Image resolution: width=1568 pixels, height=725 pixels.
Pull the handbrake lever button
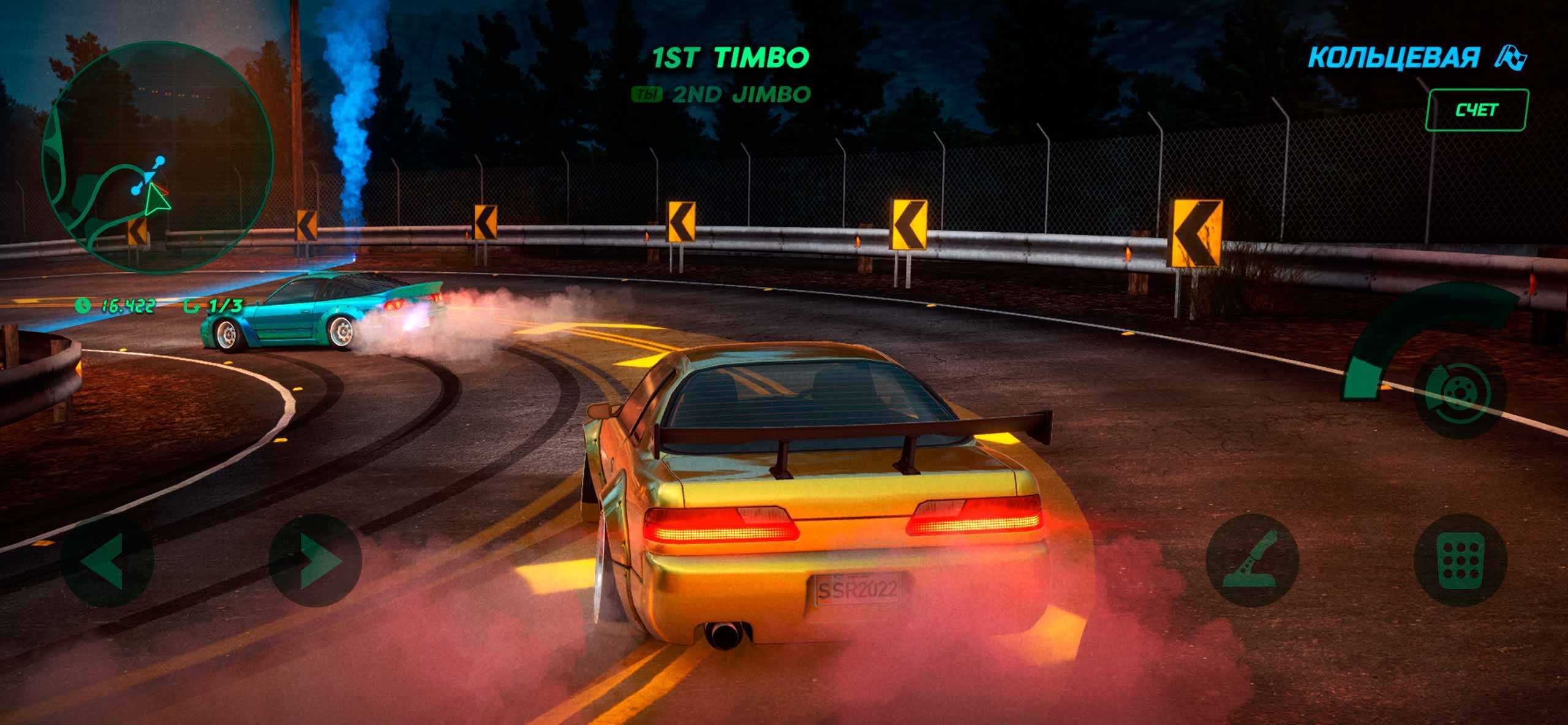pyautogui.click(x=1252, y=560)
